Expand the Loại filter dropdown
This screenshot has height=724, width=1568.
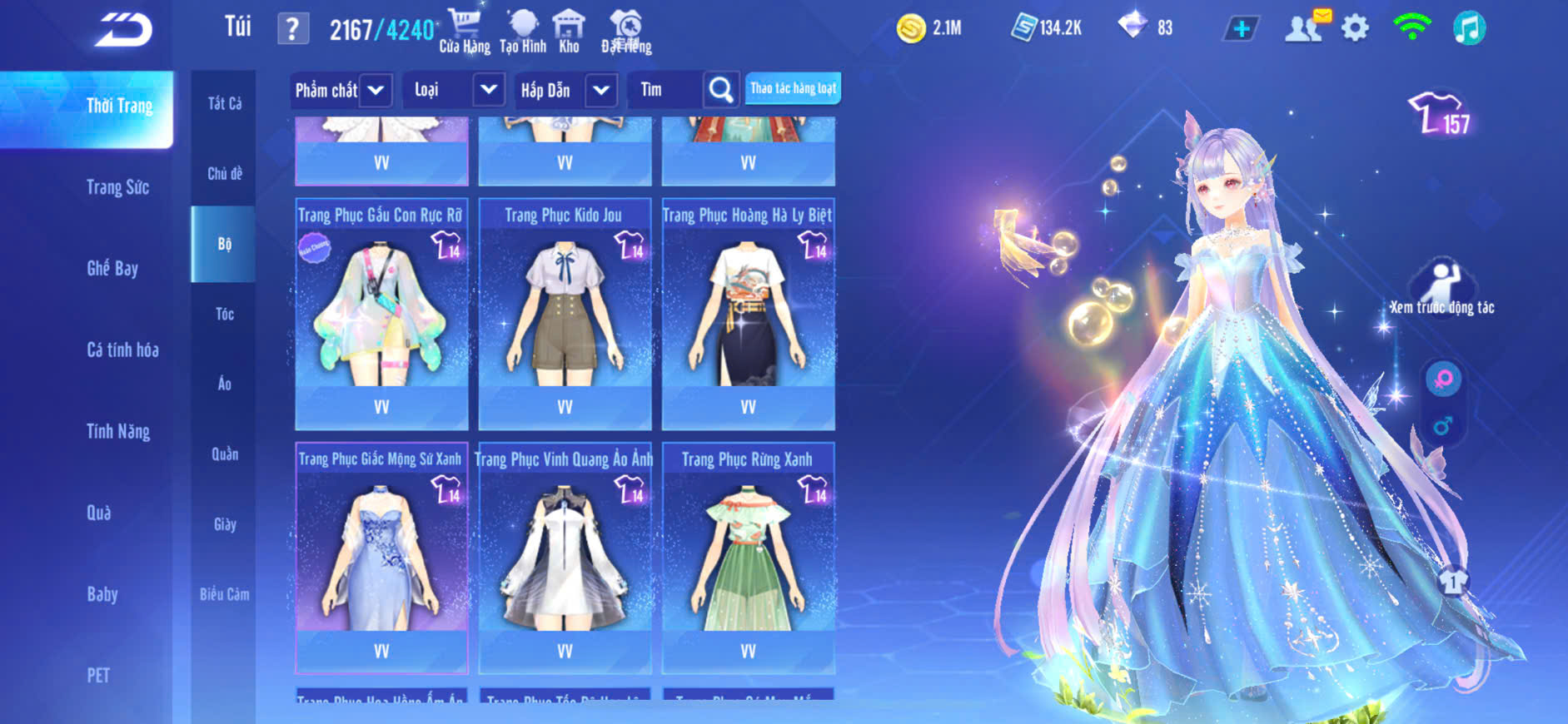click(x=489, y=90)
